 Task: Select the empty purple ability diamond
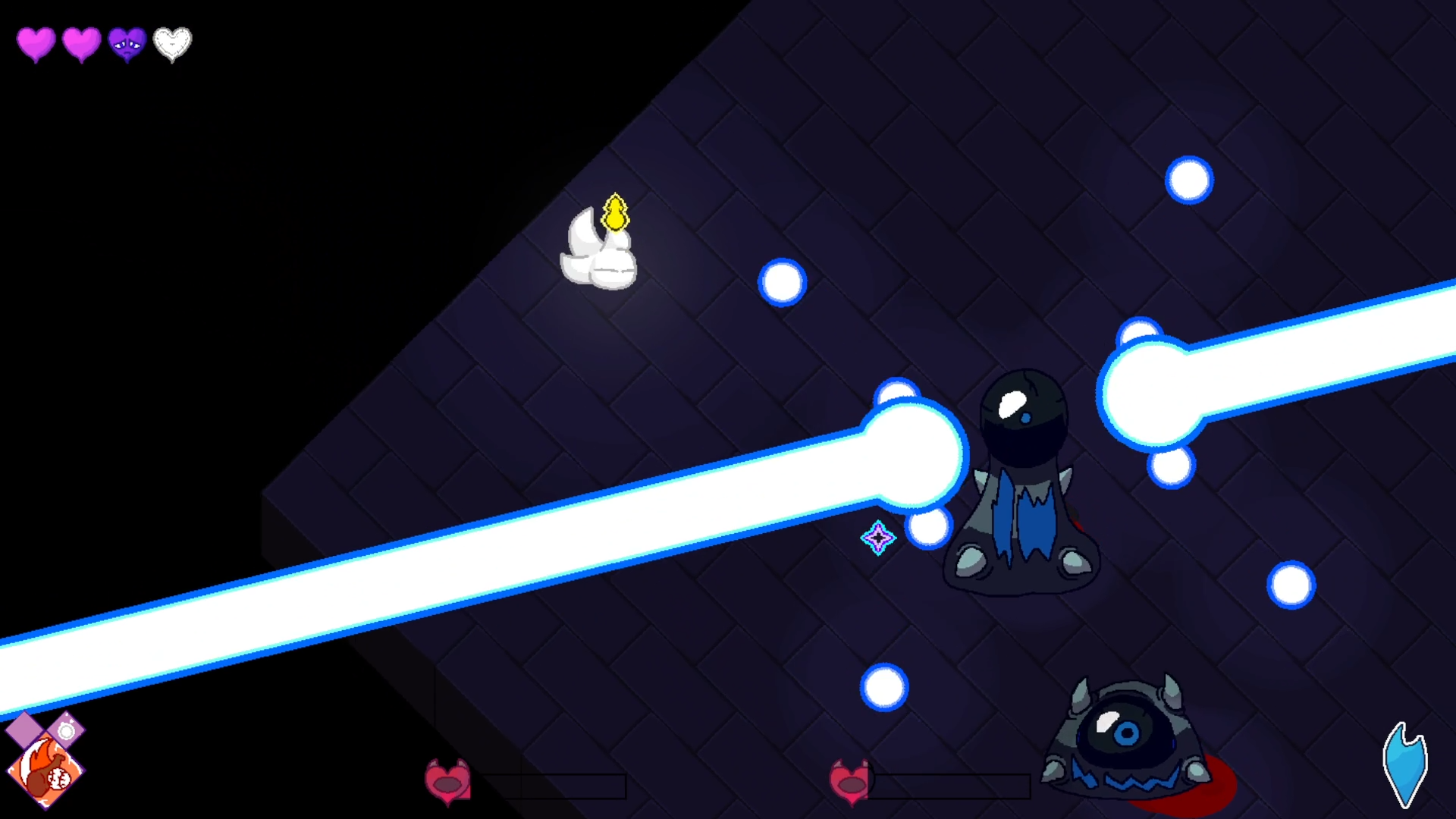[25, 730]
